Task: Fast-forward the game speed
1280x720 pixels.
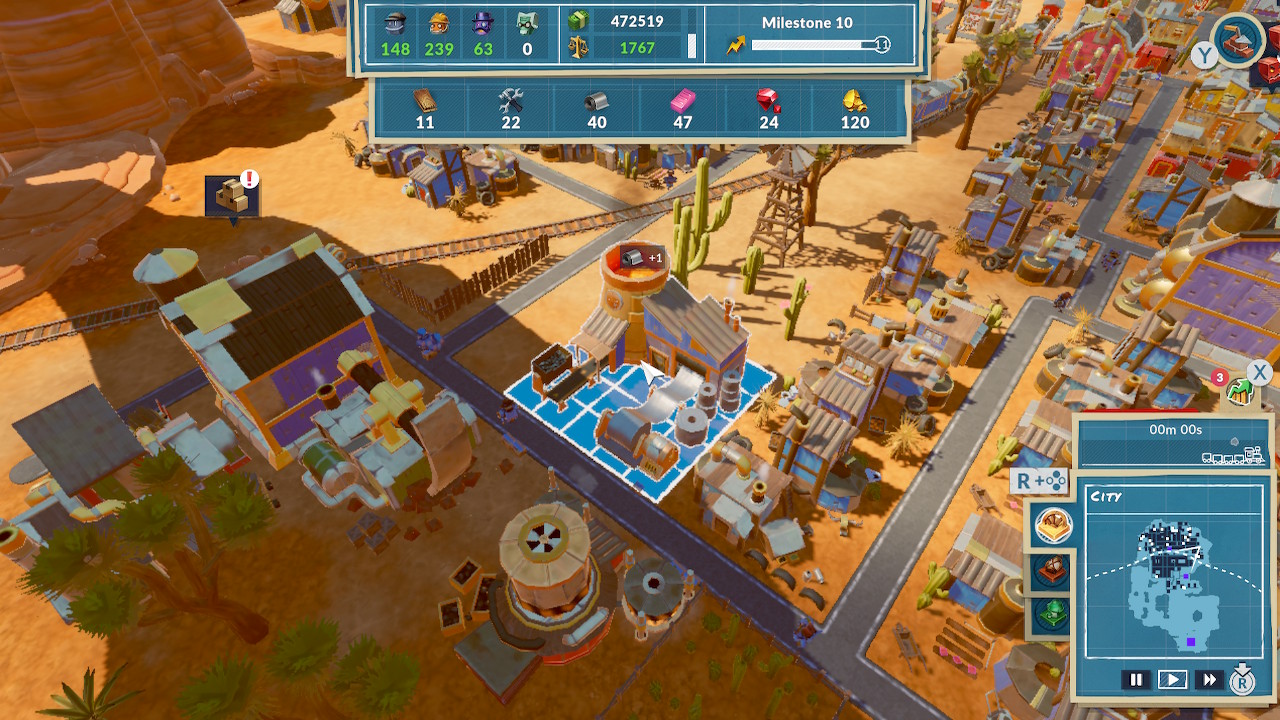Action: coord(1211,679)
